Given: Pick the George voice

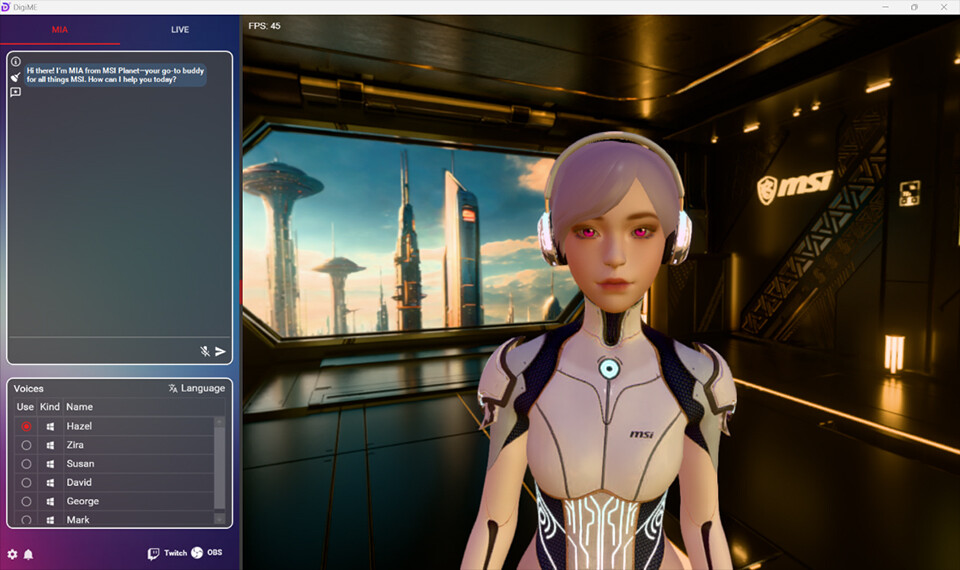Looking at the screenshot, I should point(26,501).
